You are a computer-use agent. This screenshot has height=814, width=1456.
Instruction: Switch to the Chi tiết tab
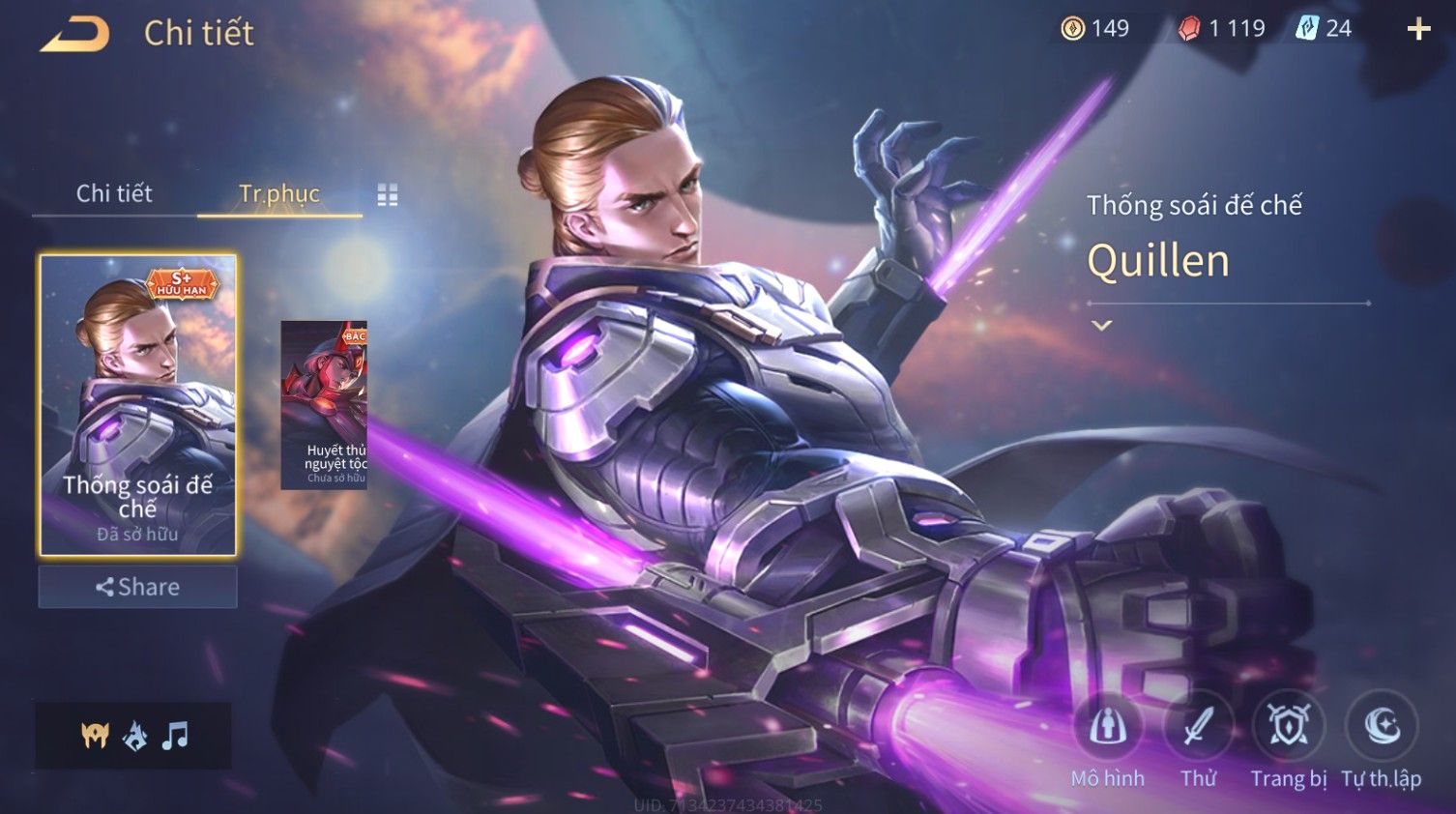(114, 193)
